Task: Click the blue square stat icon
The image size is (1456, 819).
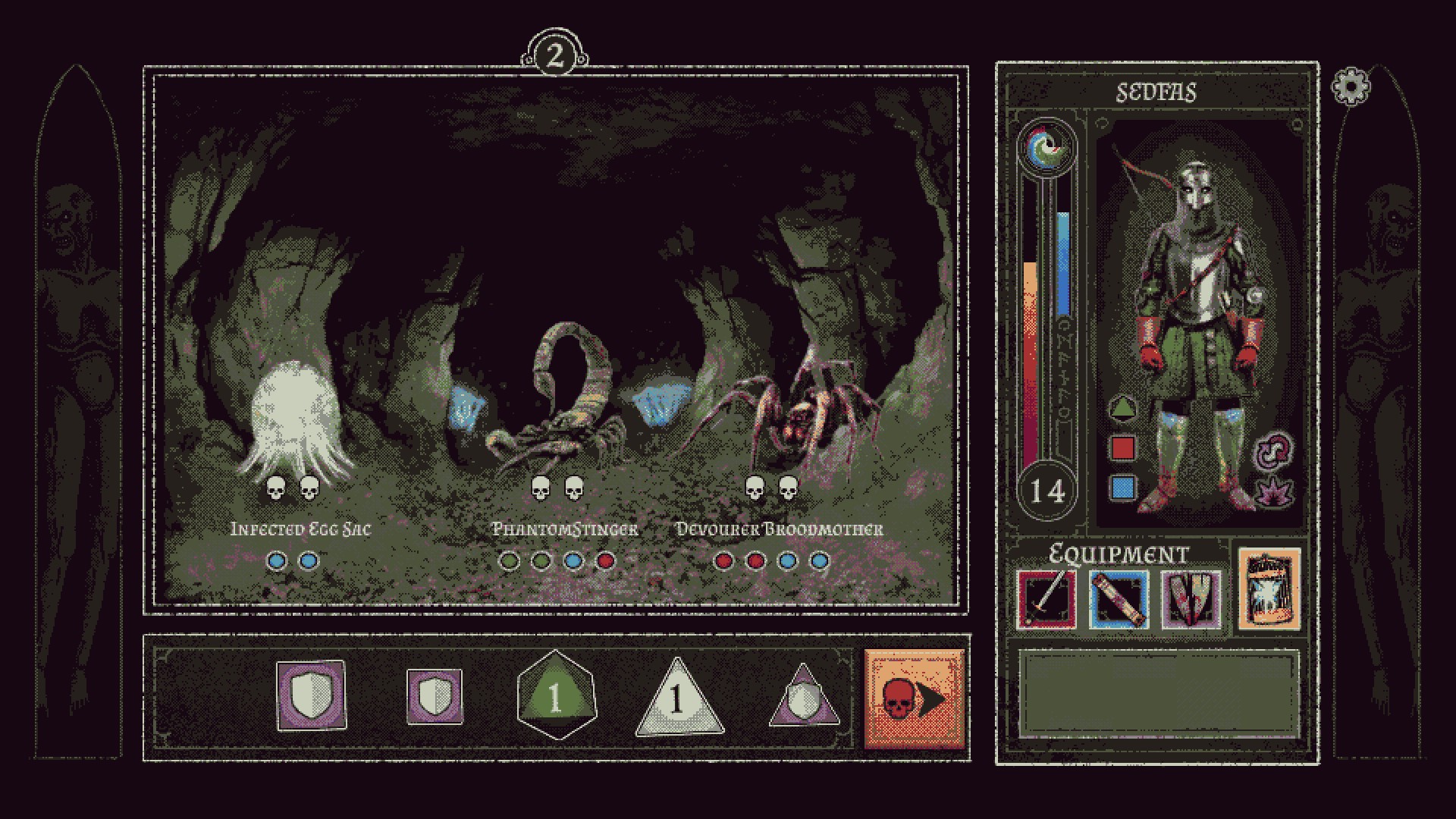Action: tap(1122, 487)
